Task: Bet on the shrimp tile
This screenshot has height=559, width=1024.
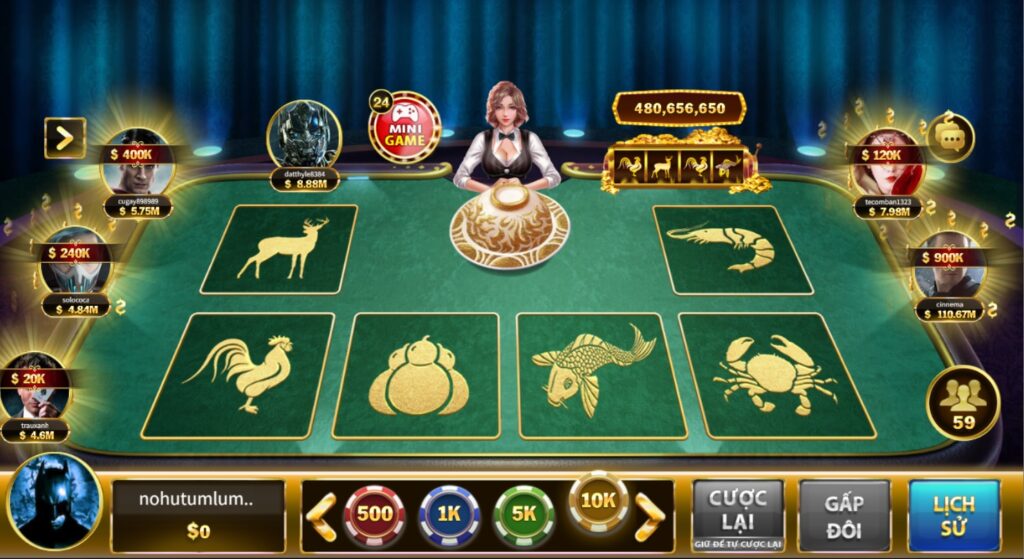Action: coord(733,249)
